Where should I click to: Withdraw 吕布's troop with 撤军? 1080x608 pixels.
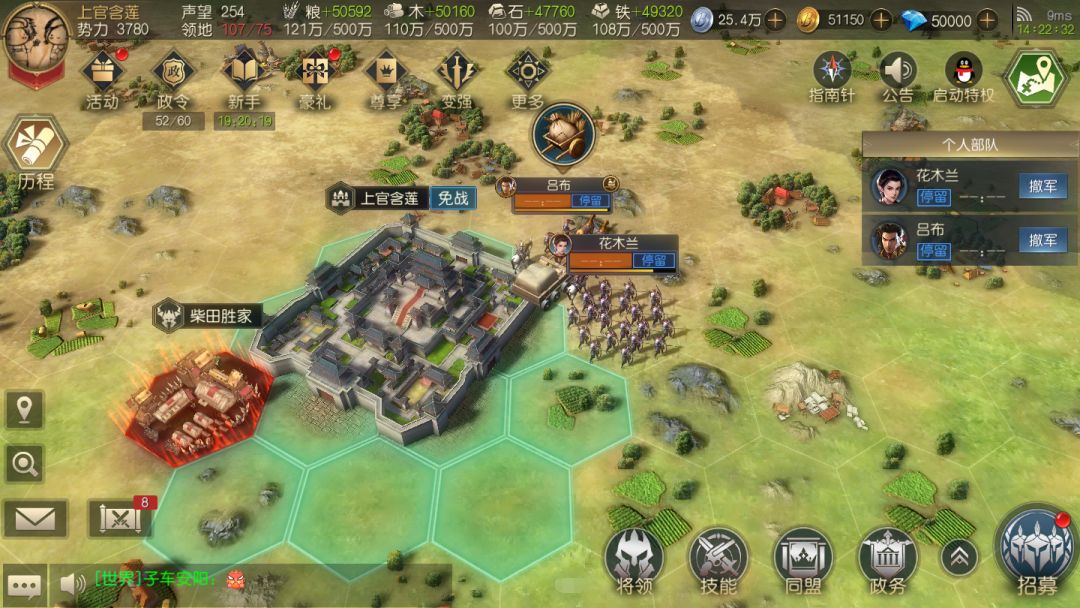point(1044,240)
